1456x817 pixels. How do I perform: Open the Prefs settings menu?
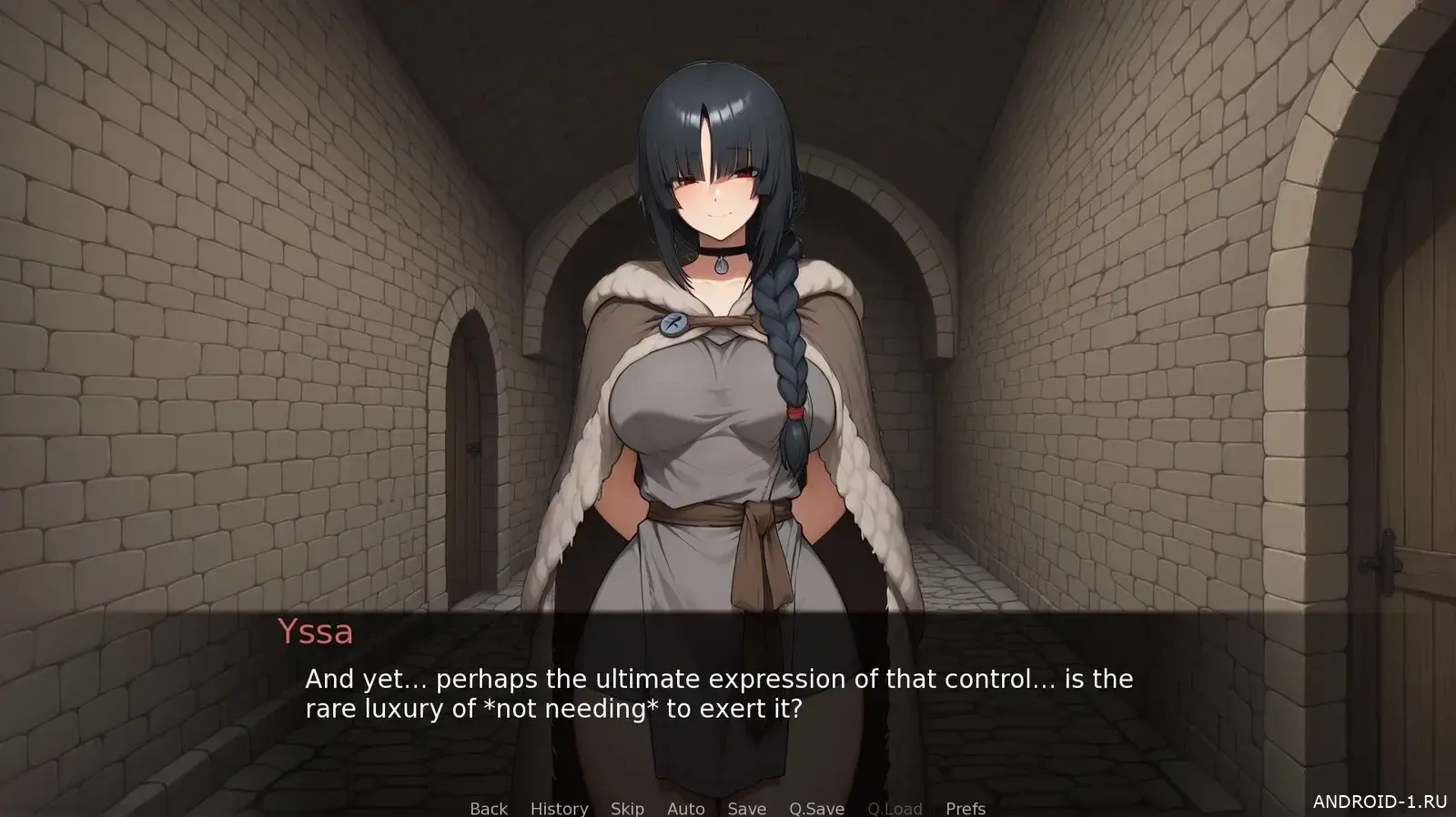coord(965,808)
